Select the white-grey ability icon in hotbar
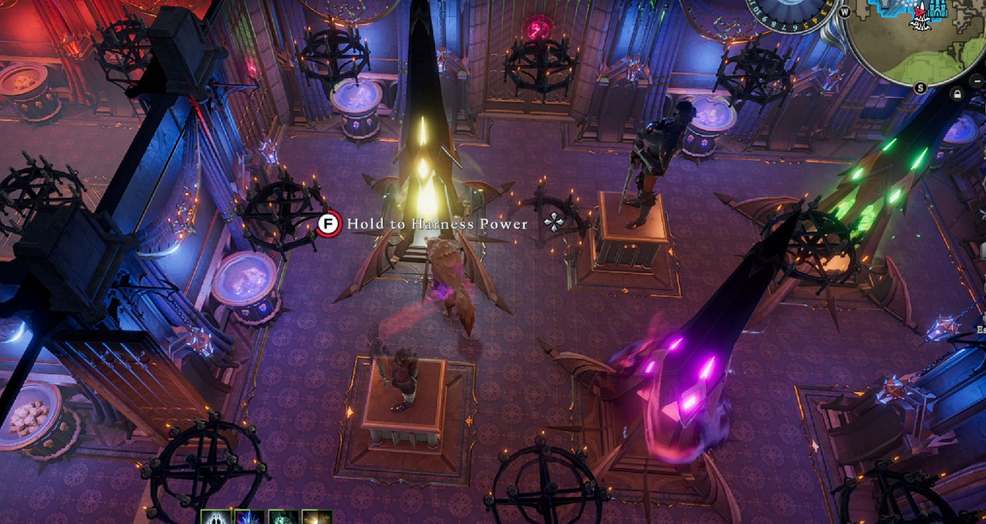The image size is (986, 524). point(217,517)
